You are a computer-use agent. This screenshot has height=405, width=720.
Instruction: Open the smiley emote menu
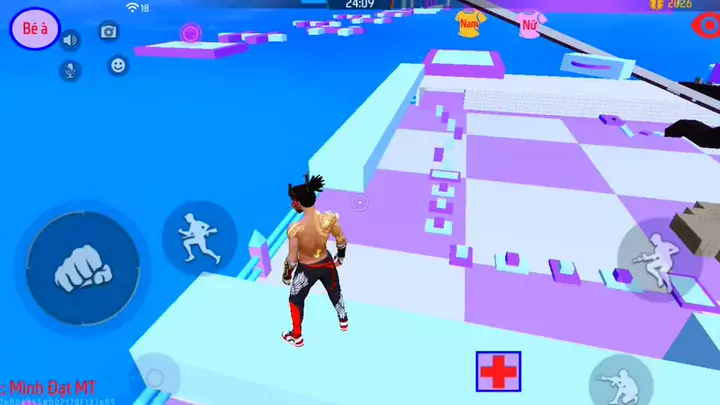click(x=118, y=66)
